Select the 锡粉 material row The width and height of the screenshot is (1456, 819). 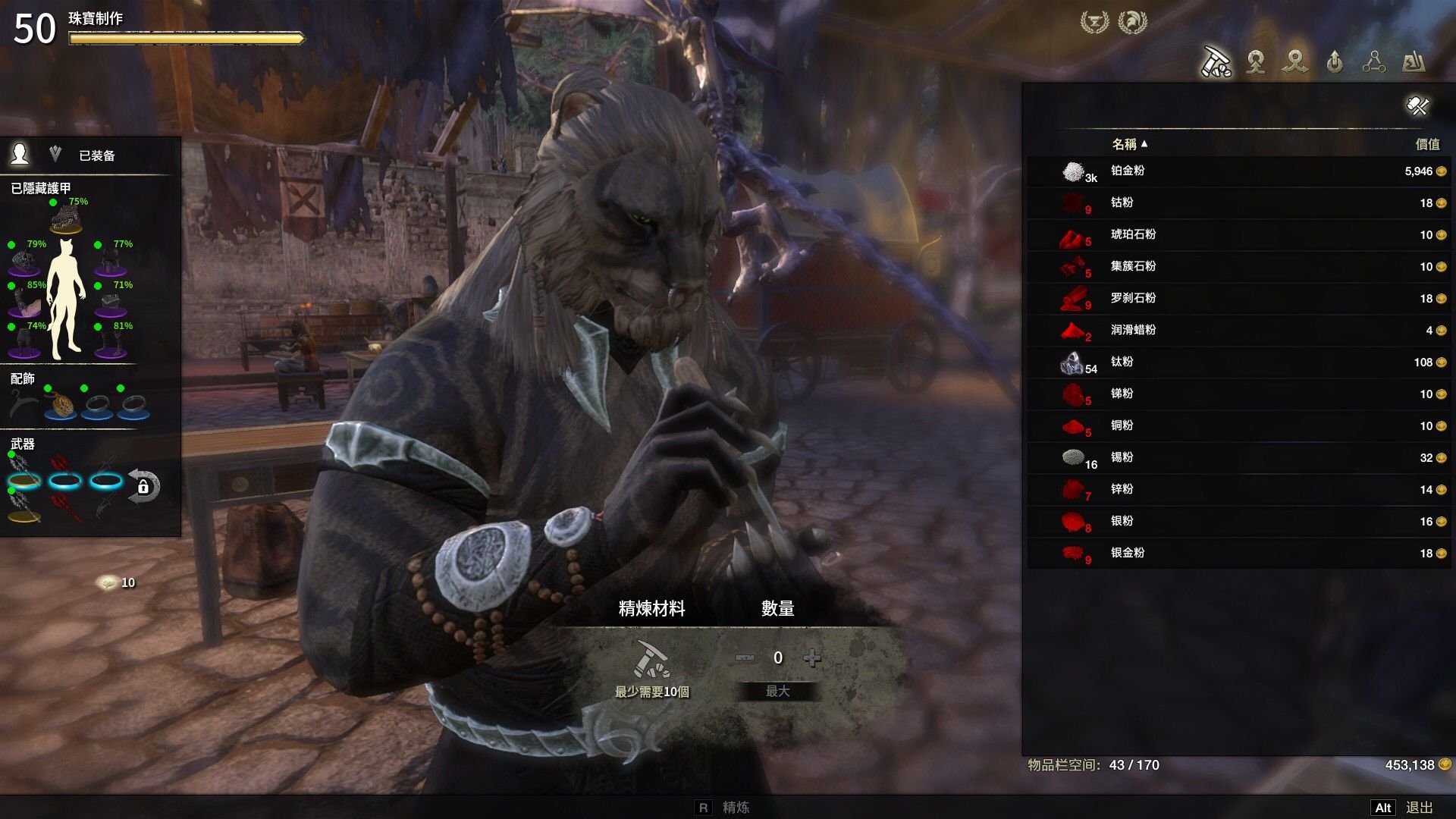[1238, 458]
